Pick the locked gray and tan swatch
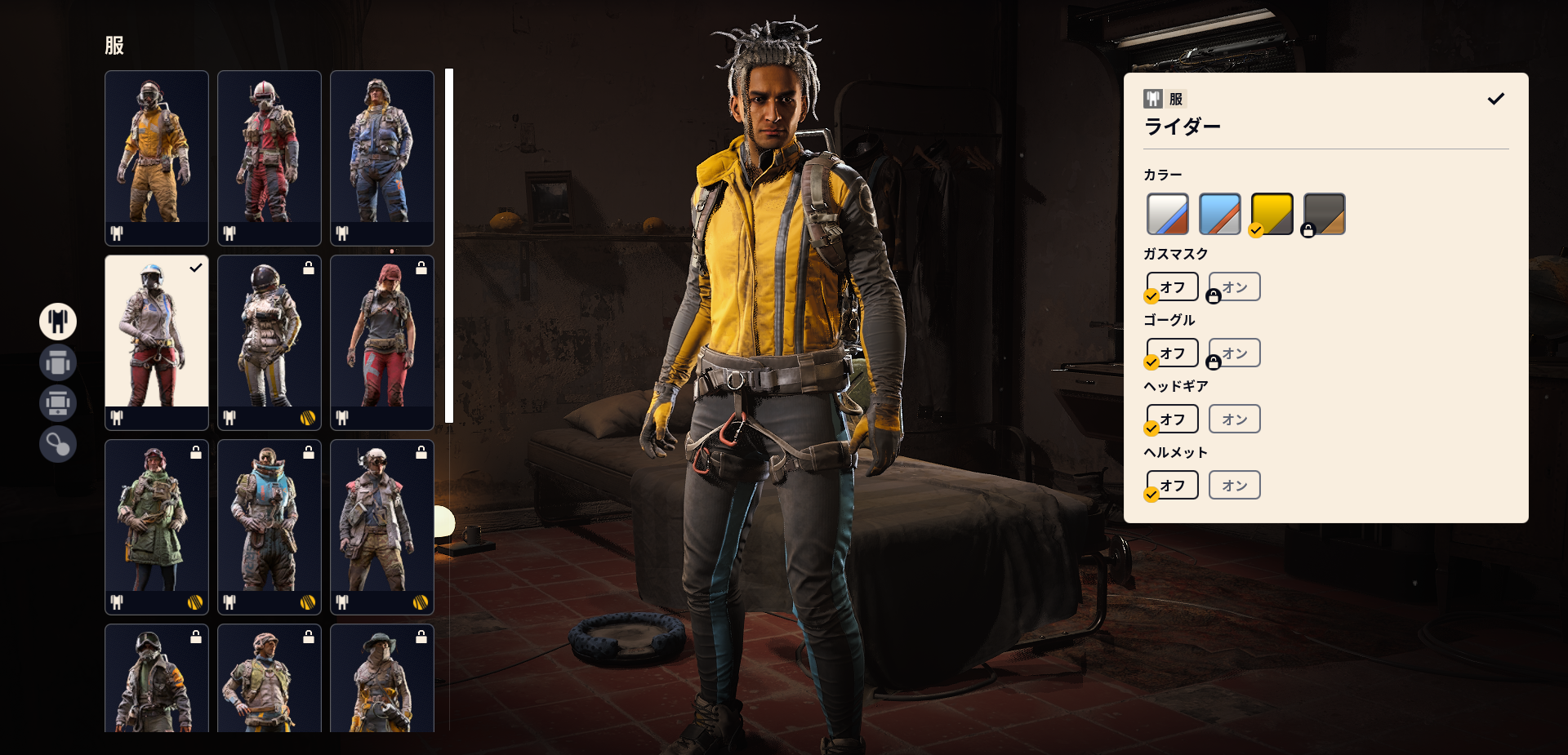 (1324, 214)
